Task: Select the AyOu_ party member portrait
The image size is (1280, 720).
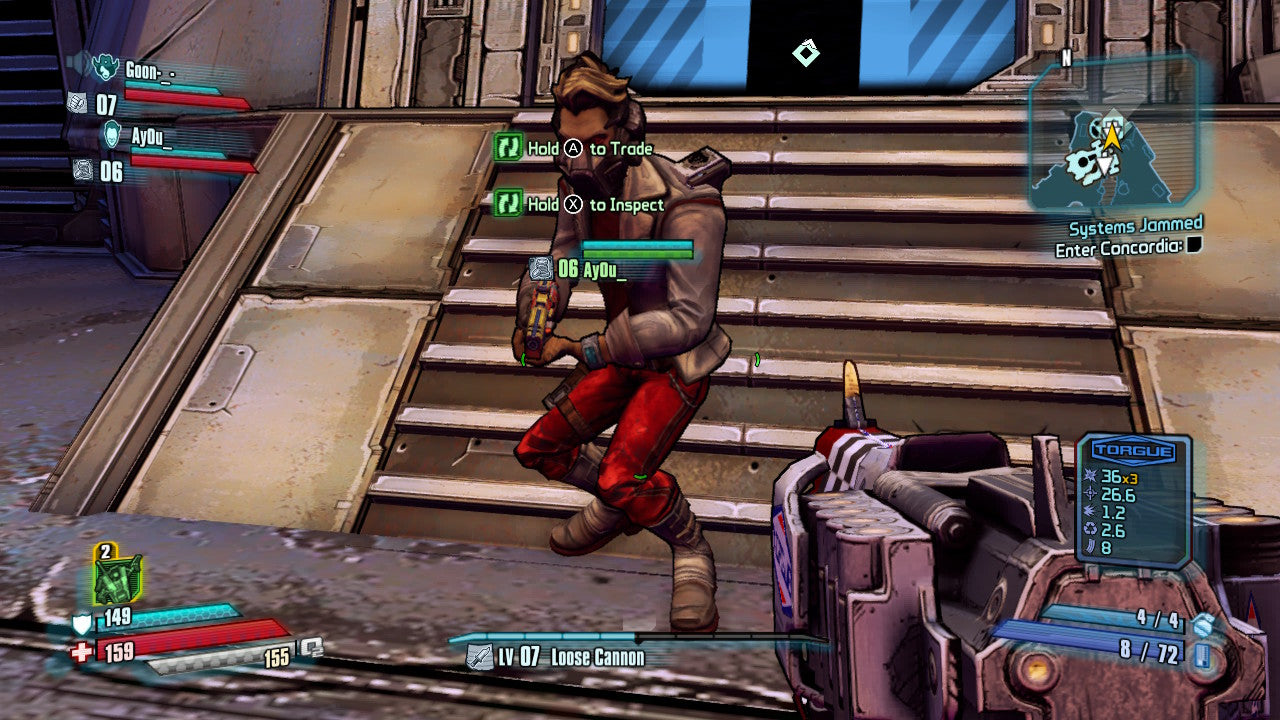Action: [x=112, y=135]
